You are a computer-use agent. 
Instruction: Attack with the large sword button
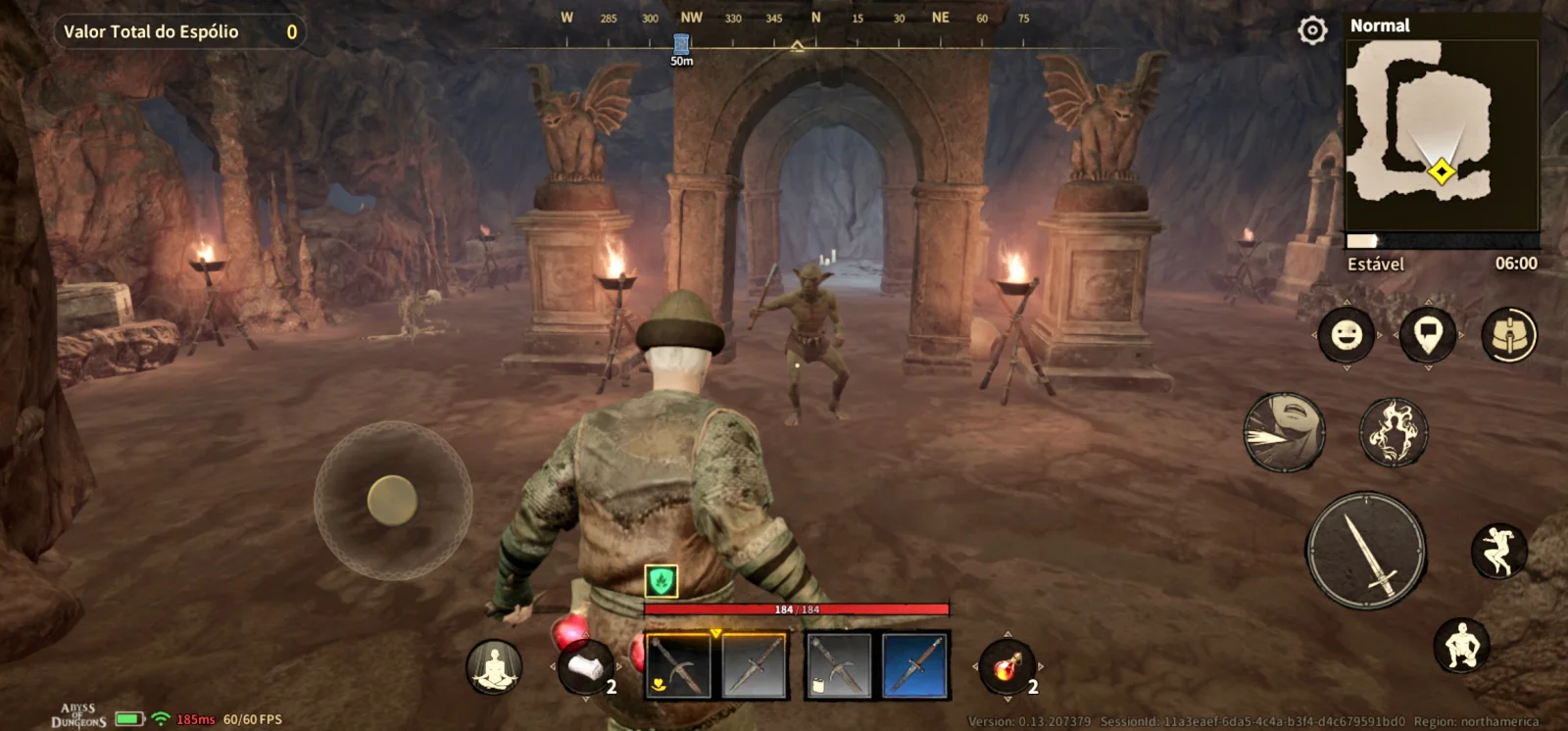[1366, 551]
